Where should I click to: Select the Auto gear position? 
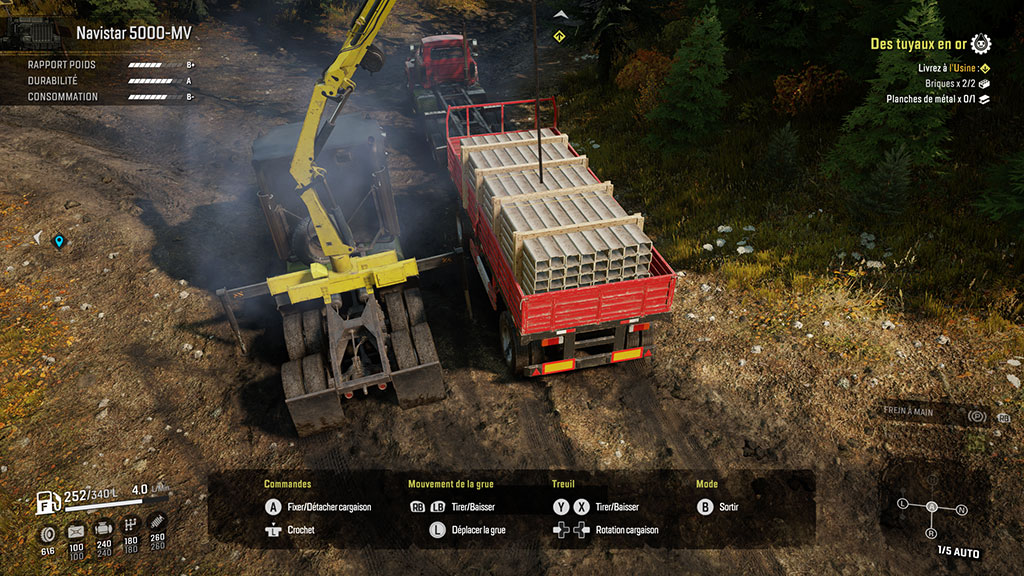(933, 507)
